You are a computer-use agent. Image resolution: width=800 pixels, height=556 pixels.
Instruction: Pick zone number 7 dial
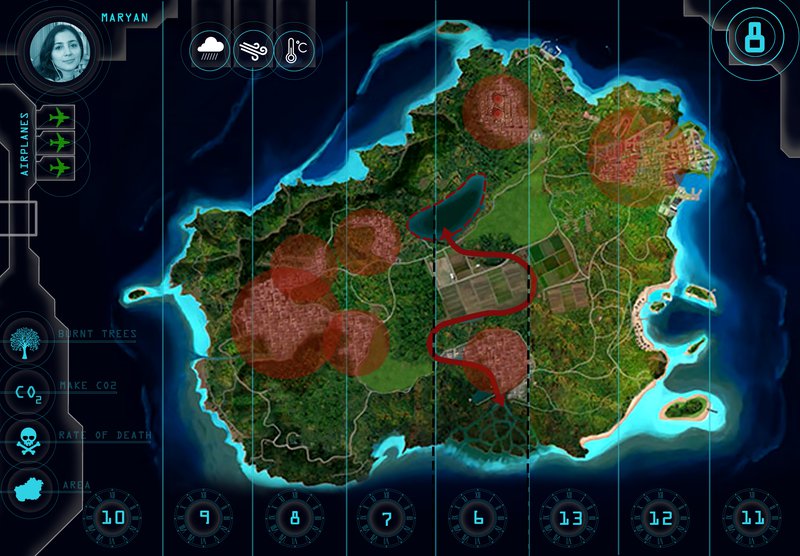point(387,518)
